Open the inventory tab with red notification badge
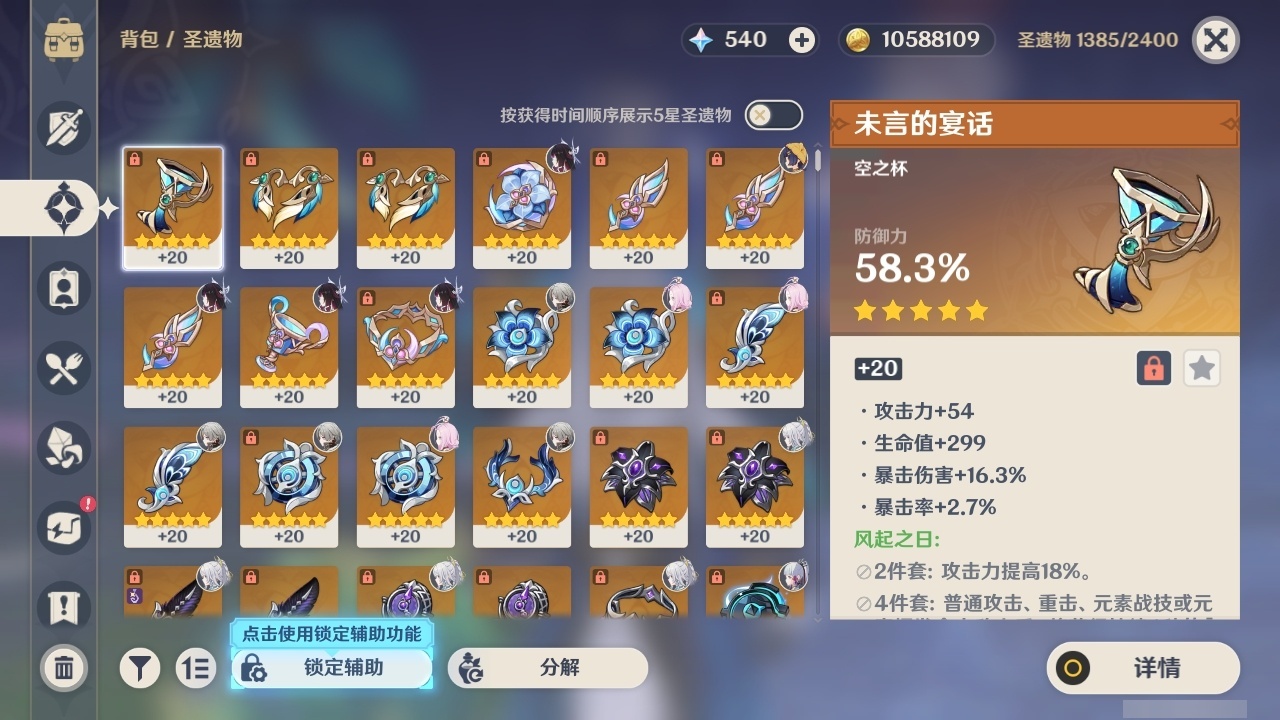 62,528
